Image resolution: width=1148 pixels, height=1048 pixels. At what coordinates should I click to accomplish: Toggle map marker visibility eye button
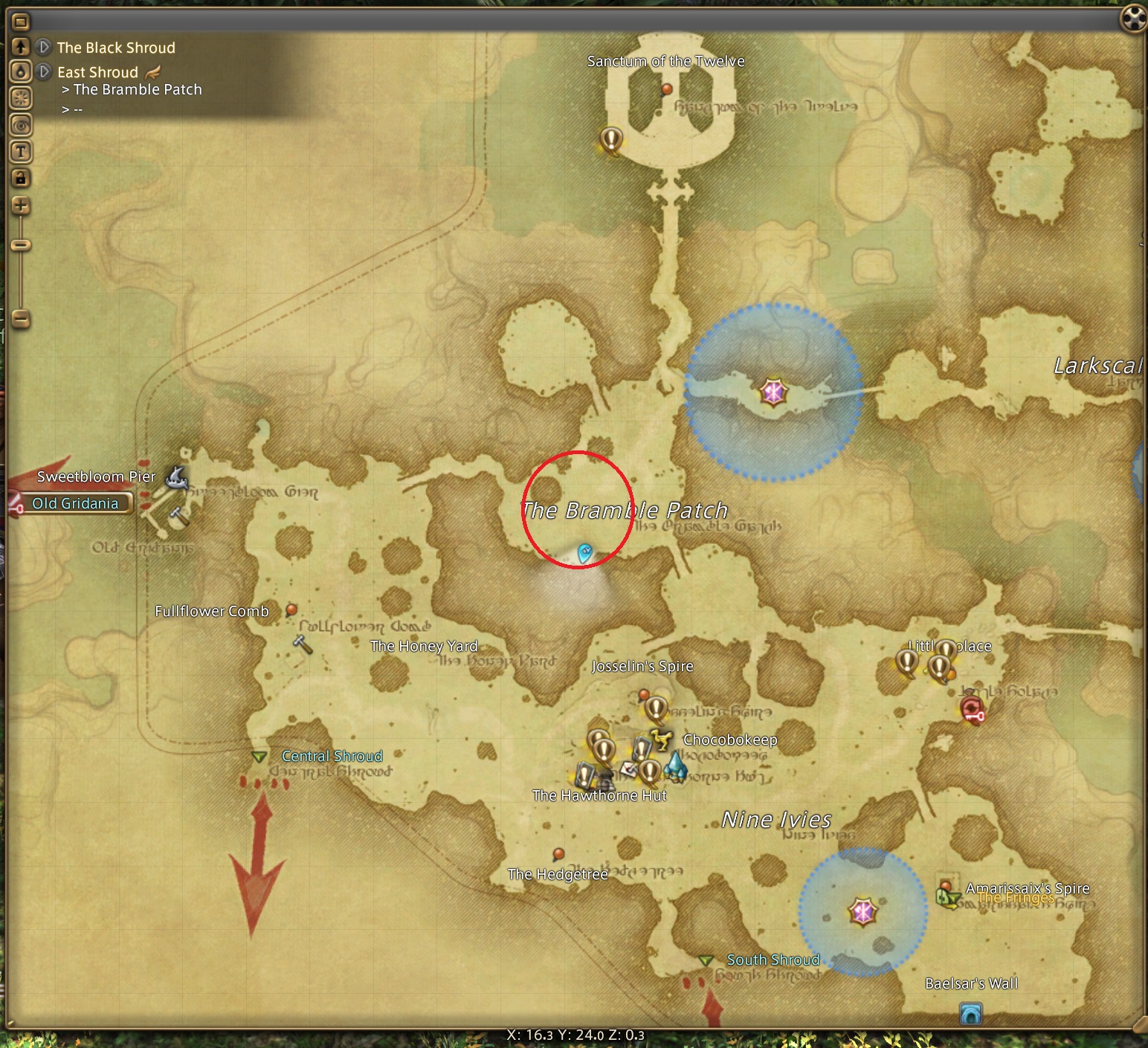tap(21, 125)
